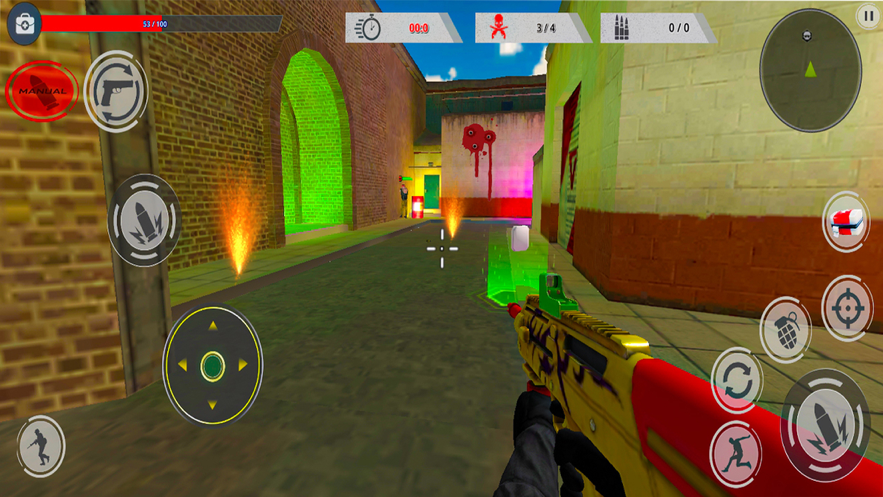Open the circular radar minimap

[x=810, y=70]
